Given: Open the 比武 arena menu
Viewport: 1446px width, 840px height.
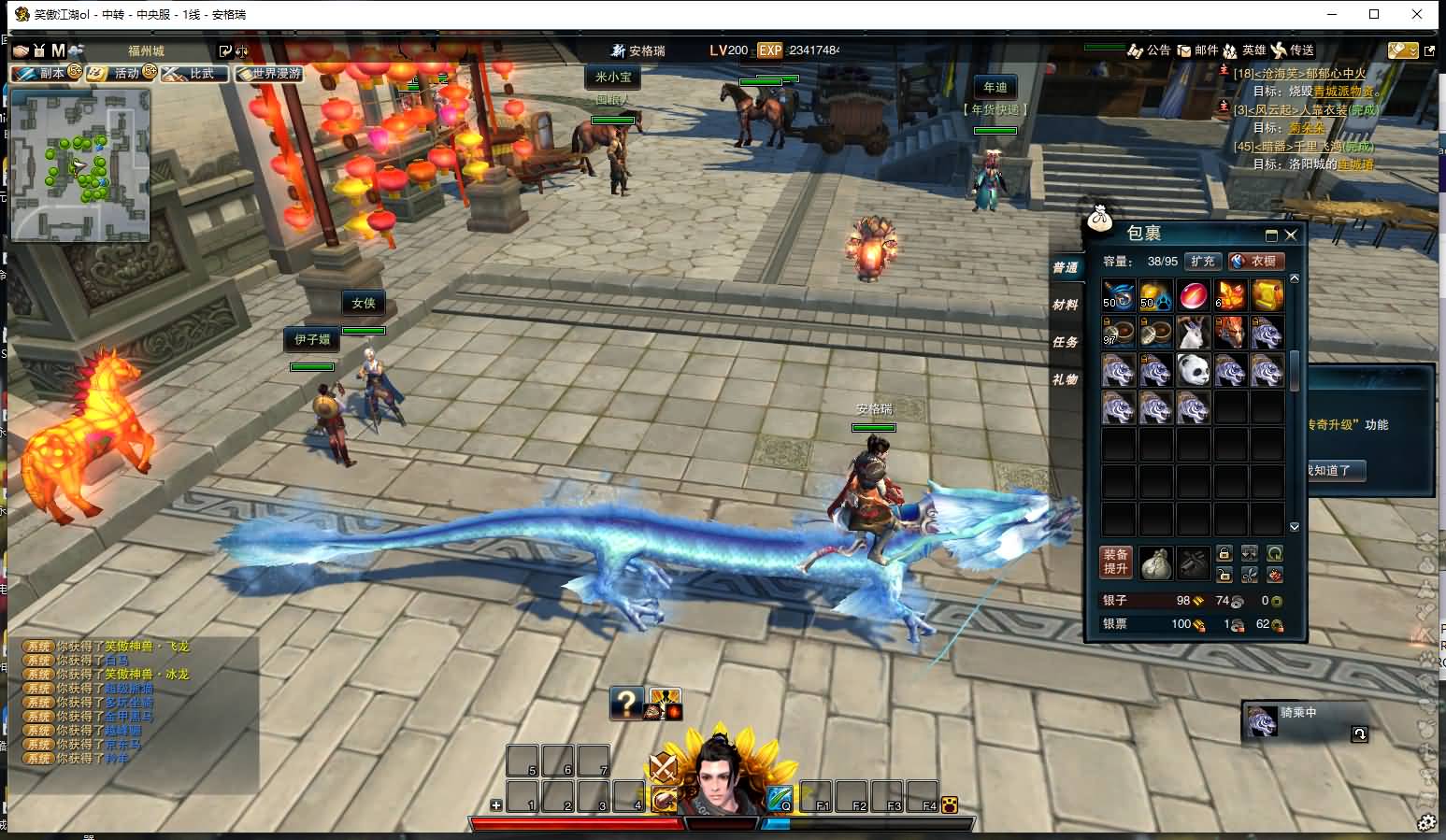Looking at the screenshot, I should pyautogui.click(x=194, y=73).
